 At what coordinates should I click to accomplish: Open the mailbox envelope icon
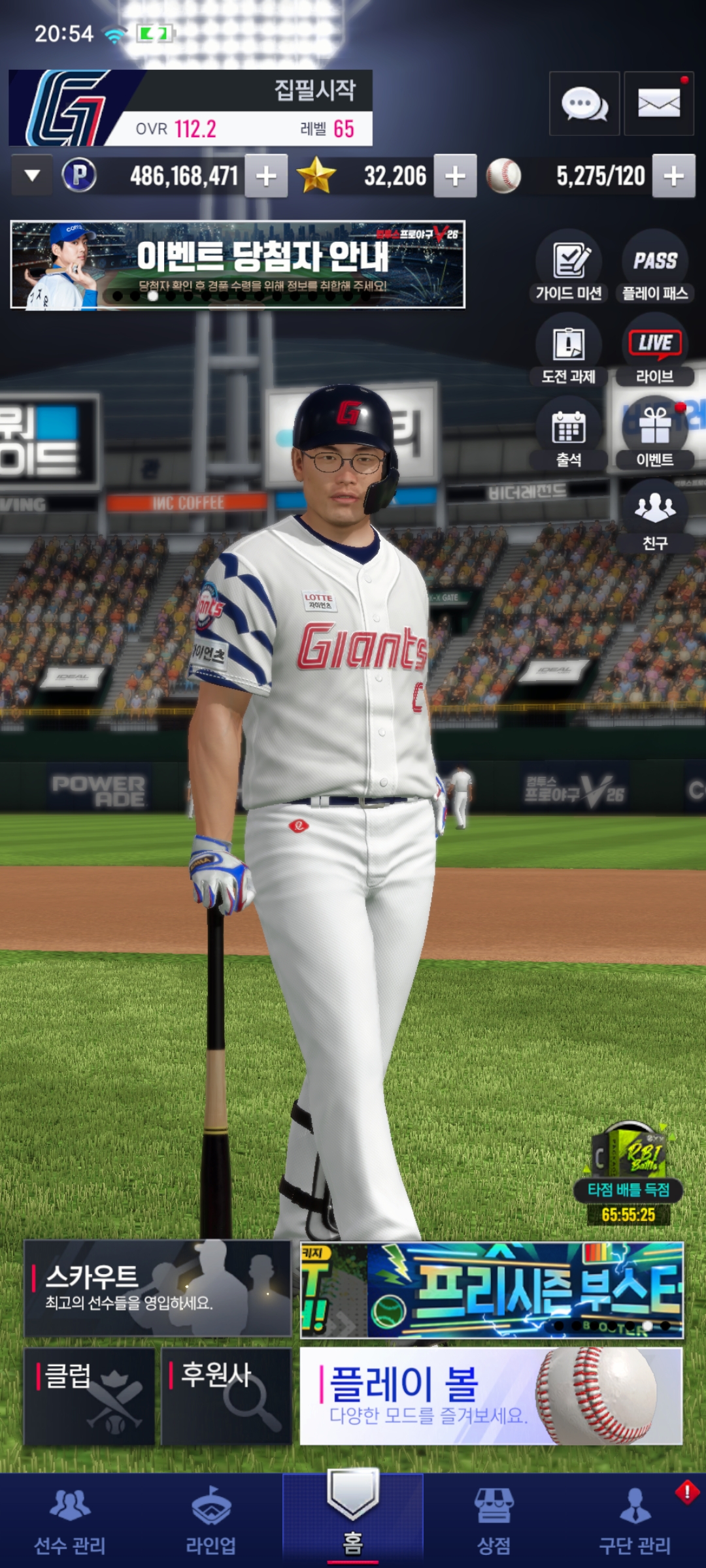658,104
